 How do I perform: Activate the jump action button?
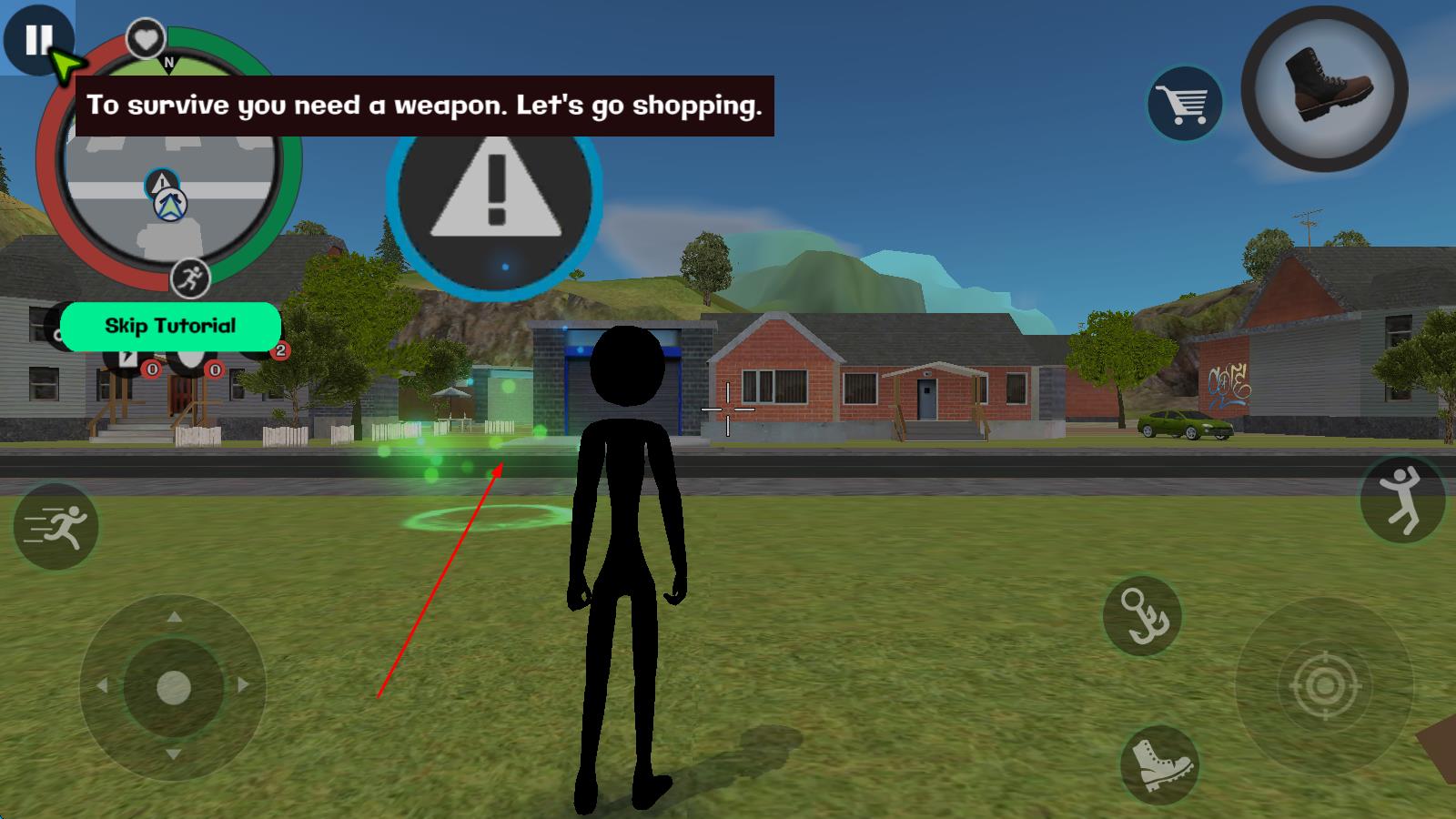pyautogui.click(x=1401, y=500)
